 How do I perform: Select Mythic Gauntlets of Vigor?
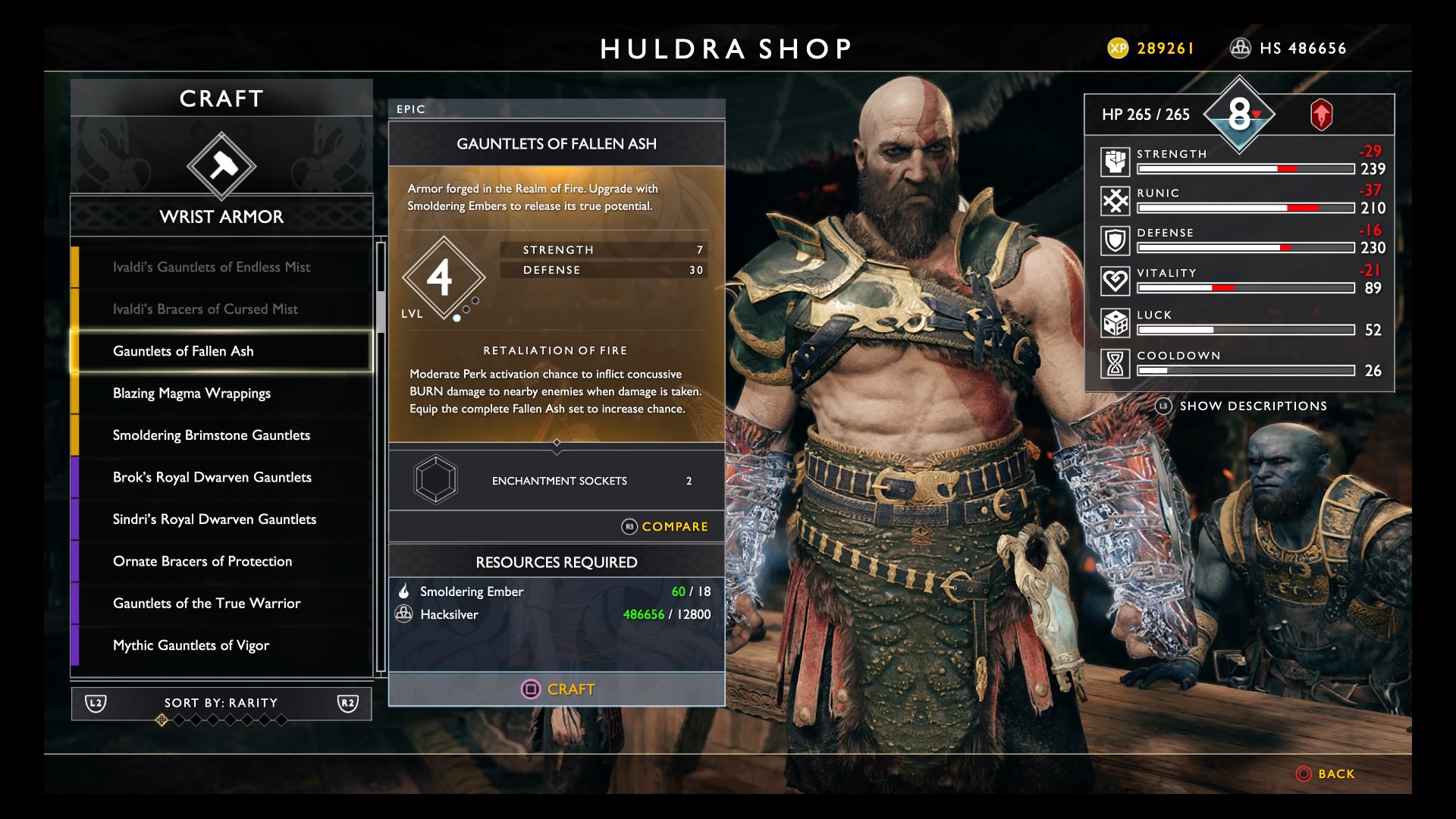(x=191, y=645)
